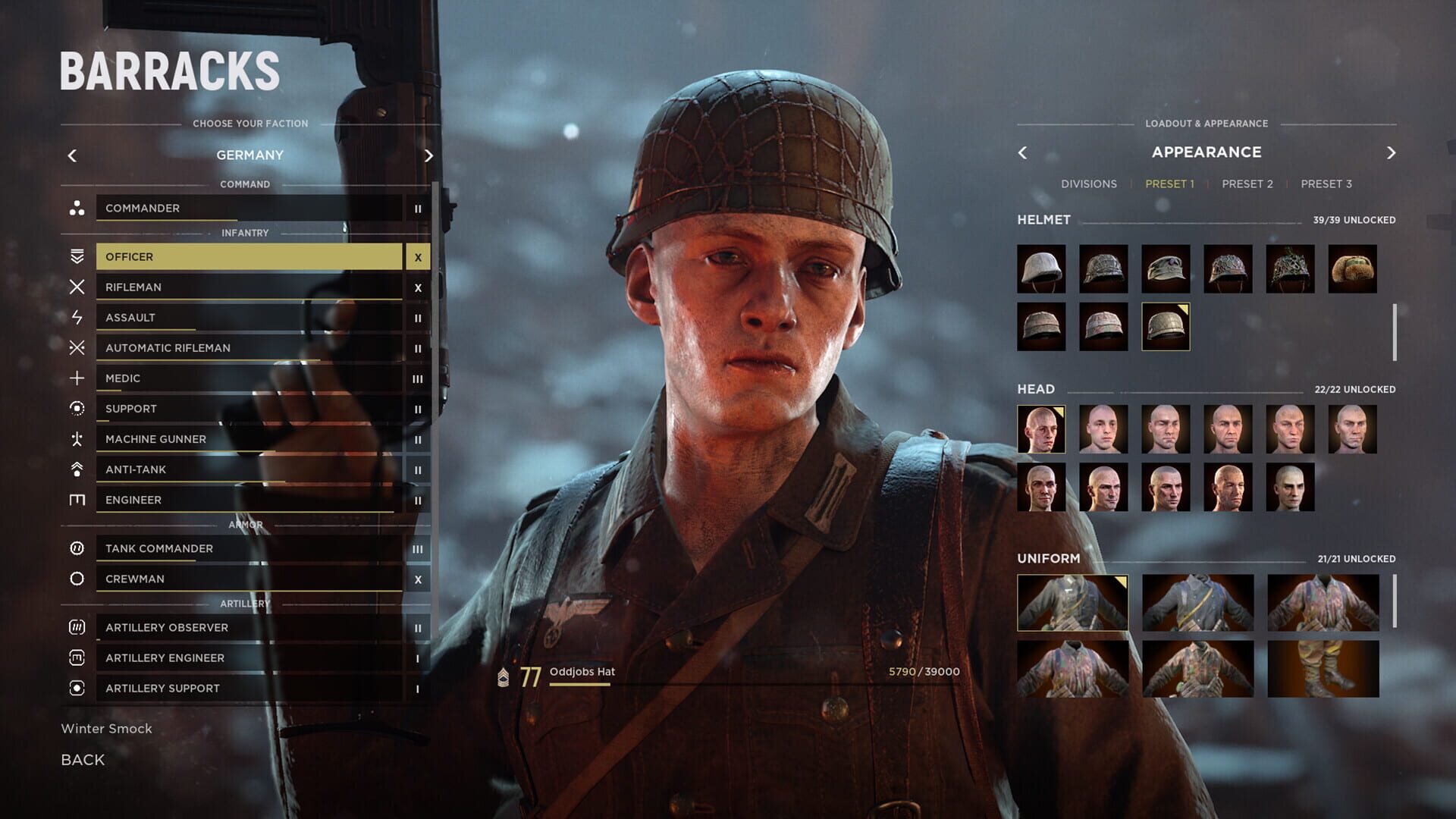The height and width of the screenshot is (819, 1456).
Task: Select the Artillery Observer icon
Action: (x=76, y=627)
